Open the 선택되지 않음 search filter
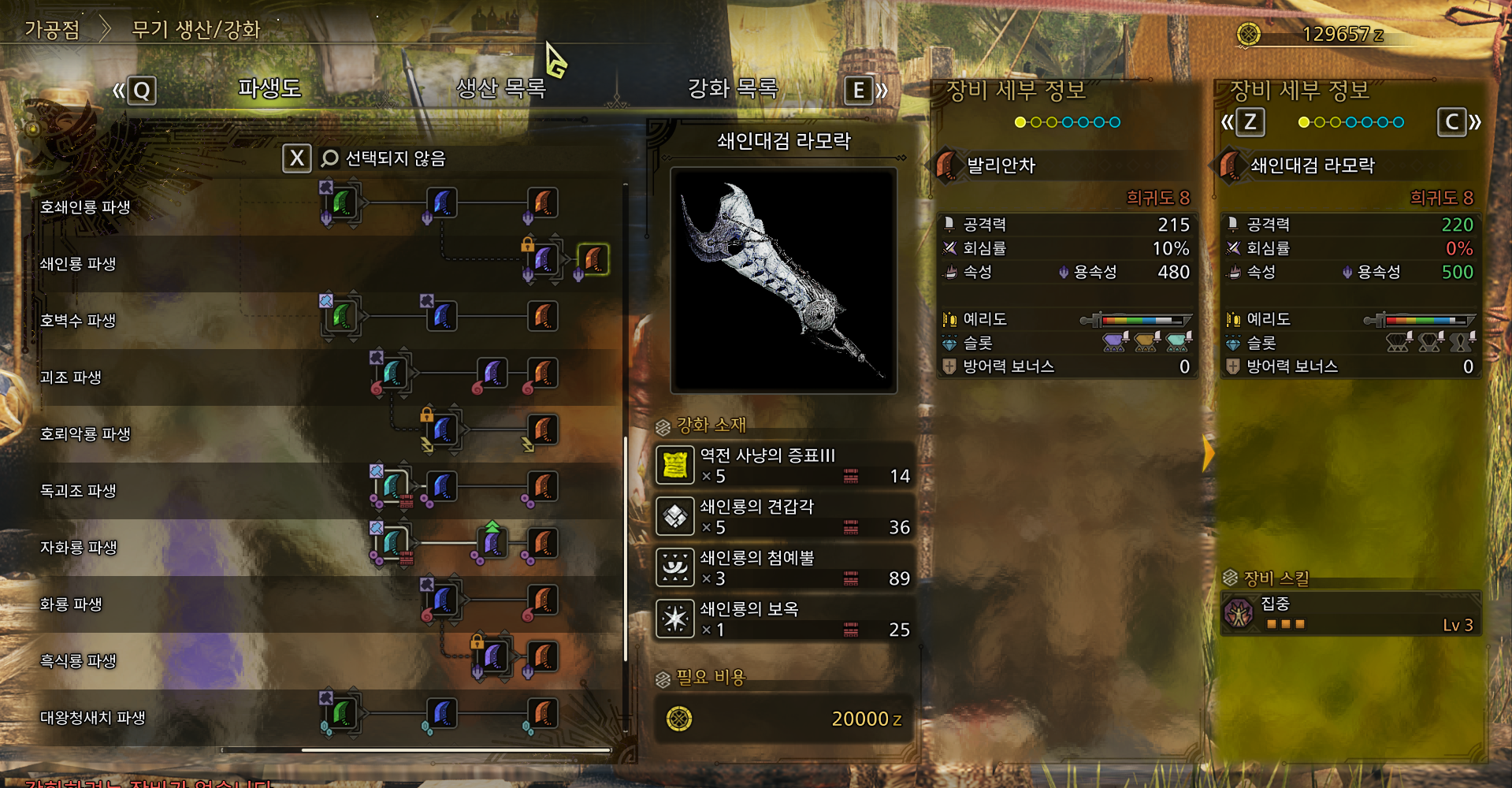1512x788 pixels. coord(383,158)
